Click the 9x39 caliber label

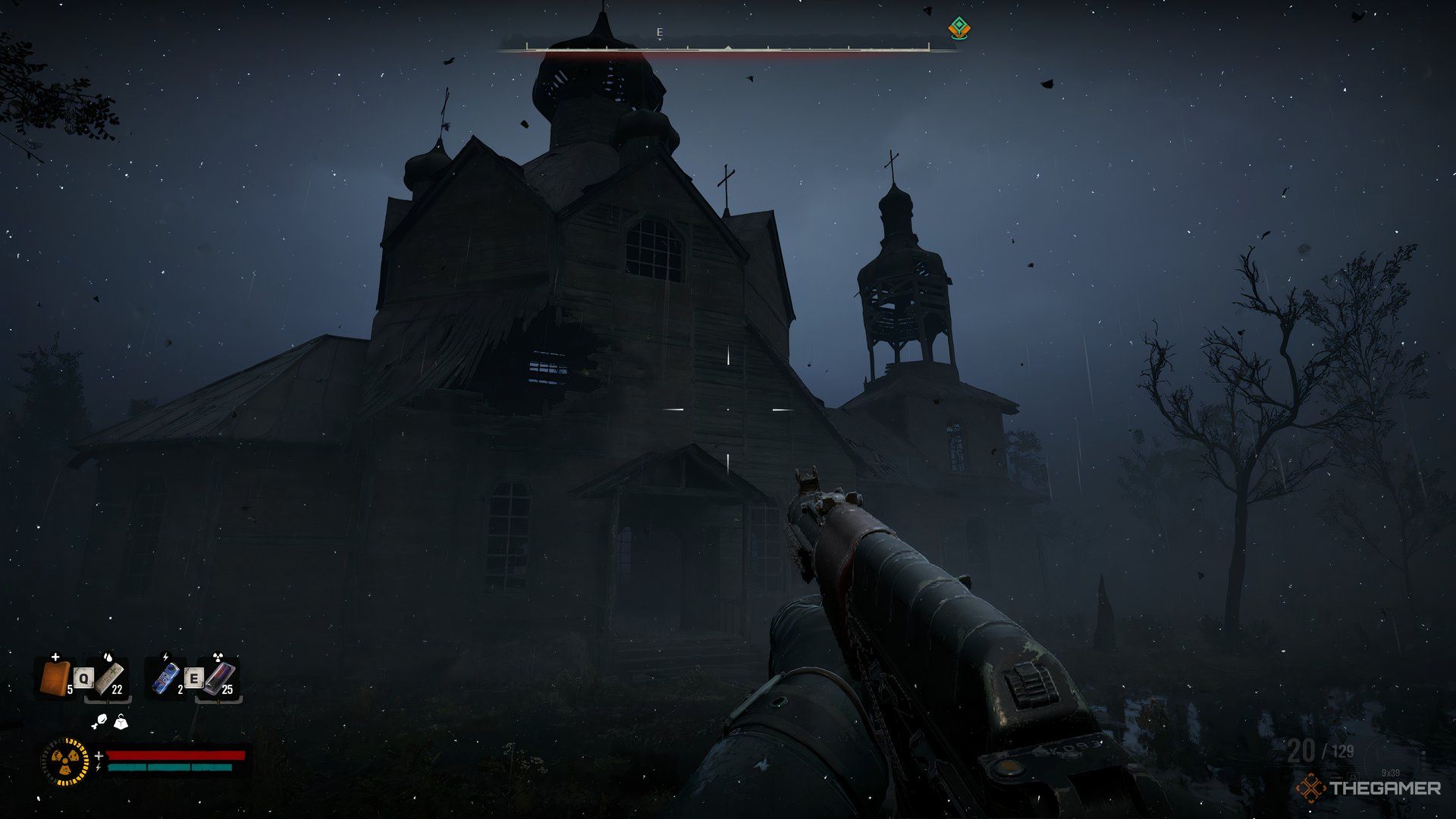1390,773
